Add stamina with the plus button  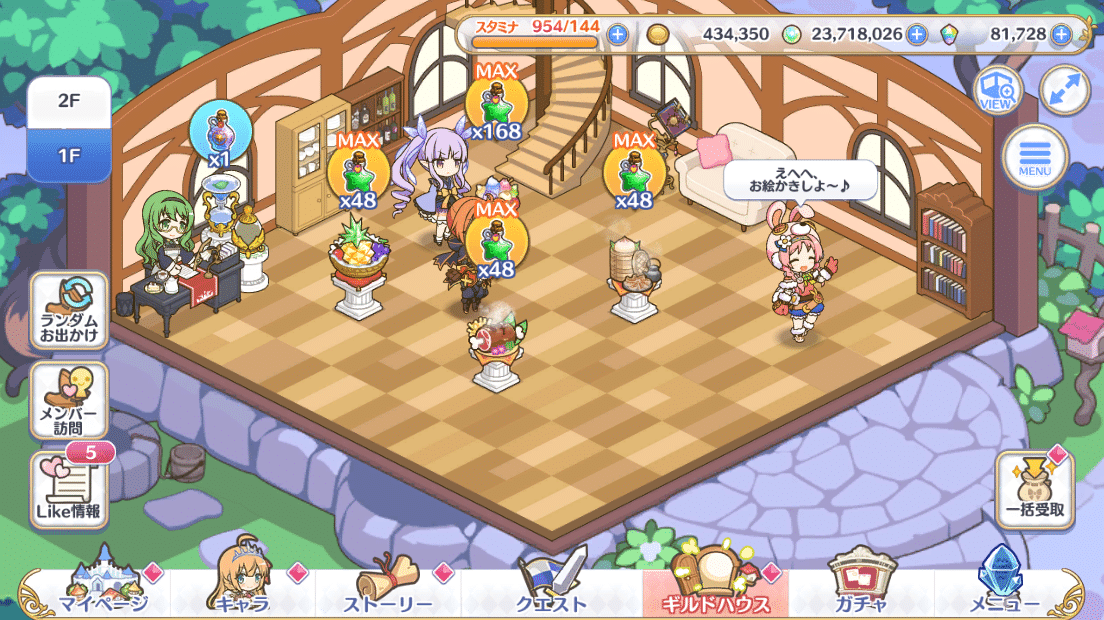pyautogui.click(x=617, y=35)
